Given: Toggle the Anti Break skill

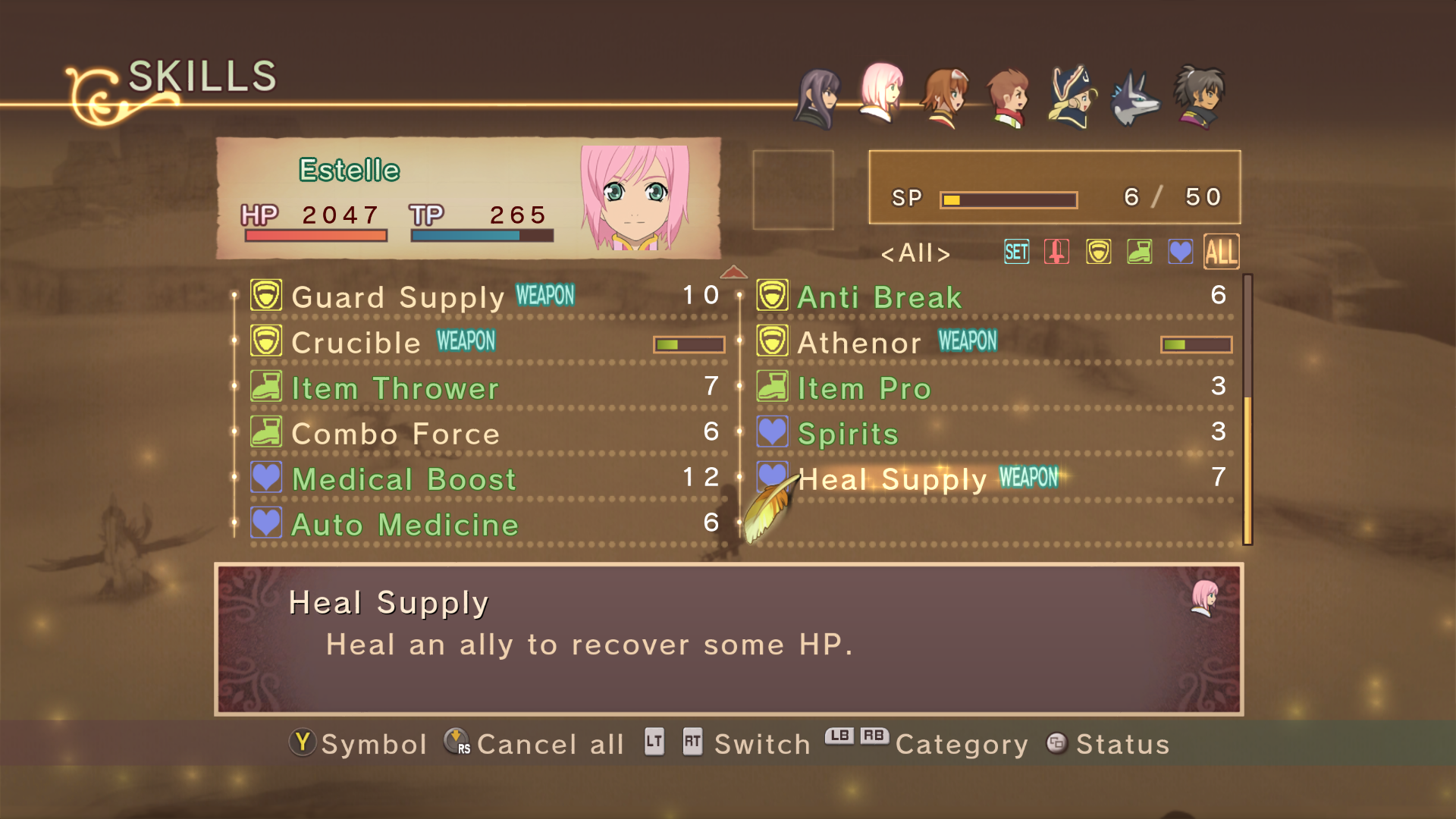Looking at the screenshot, I should 879,297.
